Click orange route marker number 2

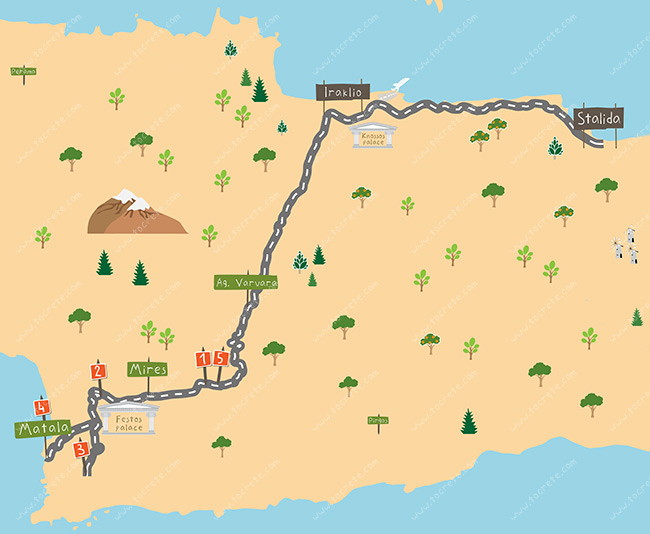coord(98,371)
